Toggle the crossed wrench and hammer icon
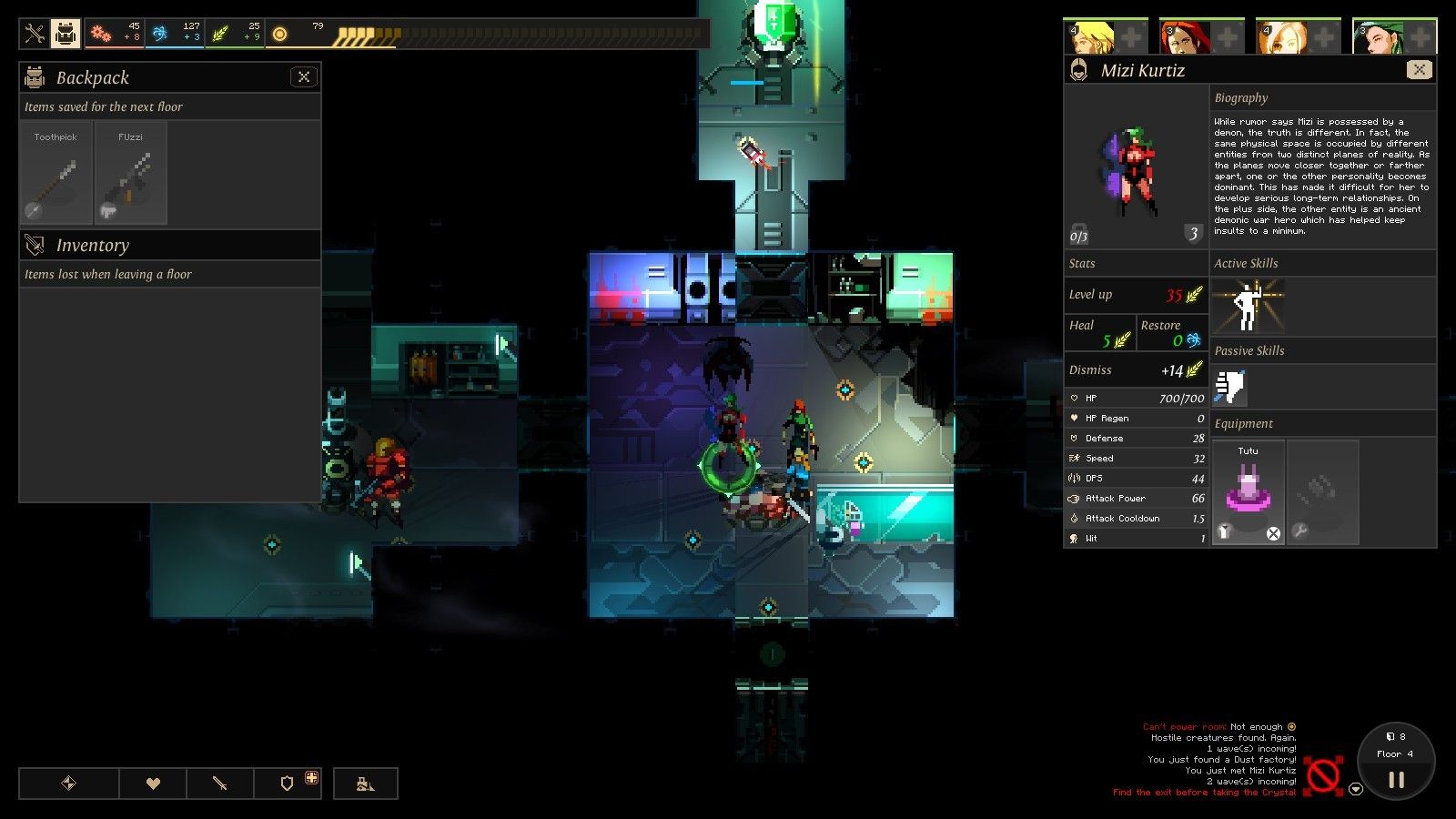1456x819 pixels. pos(35,35)
